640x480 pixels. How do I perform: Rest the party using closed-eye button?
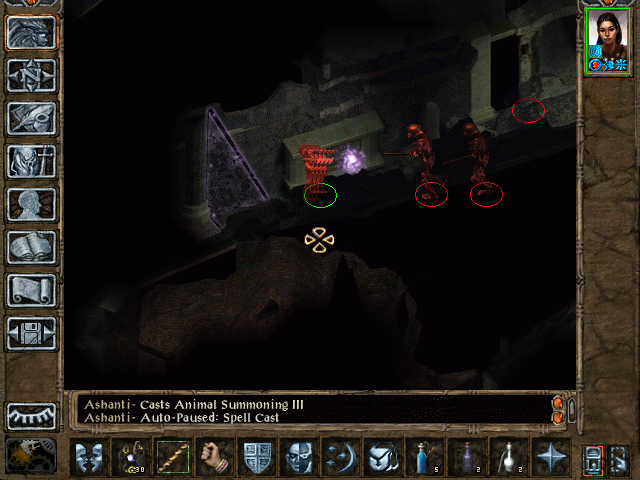tap(31, 415)
